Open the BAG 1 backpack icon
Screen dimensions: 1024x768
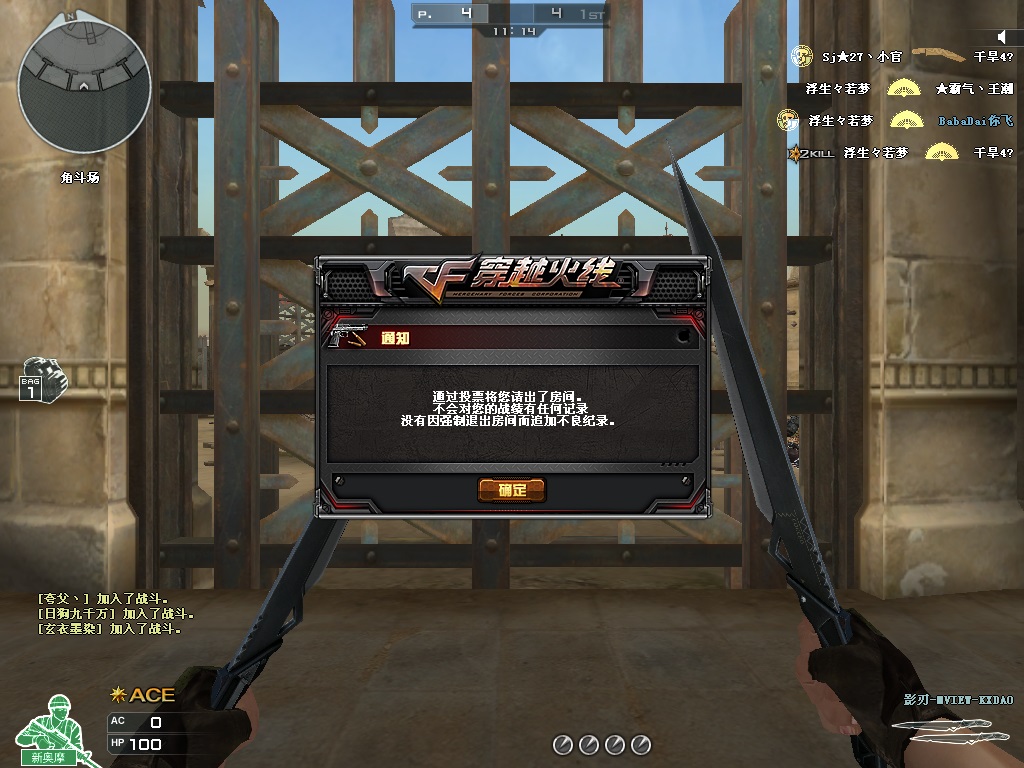pos(39,378)
